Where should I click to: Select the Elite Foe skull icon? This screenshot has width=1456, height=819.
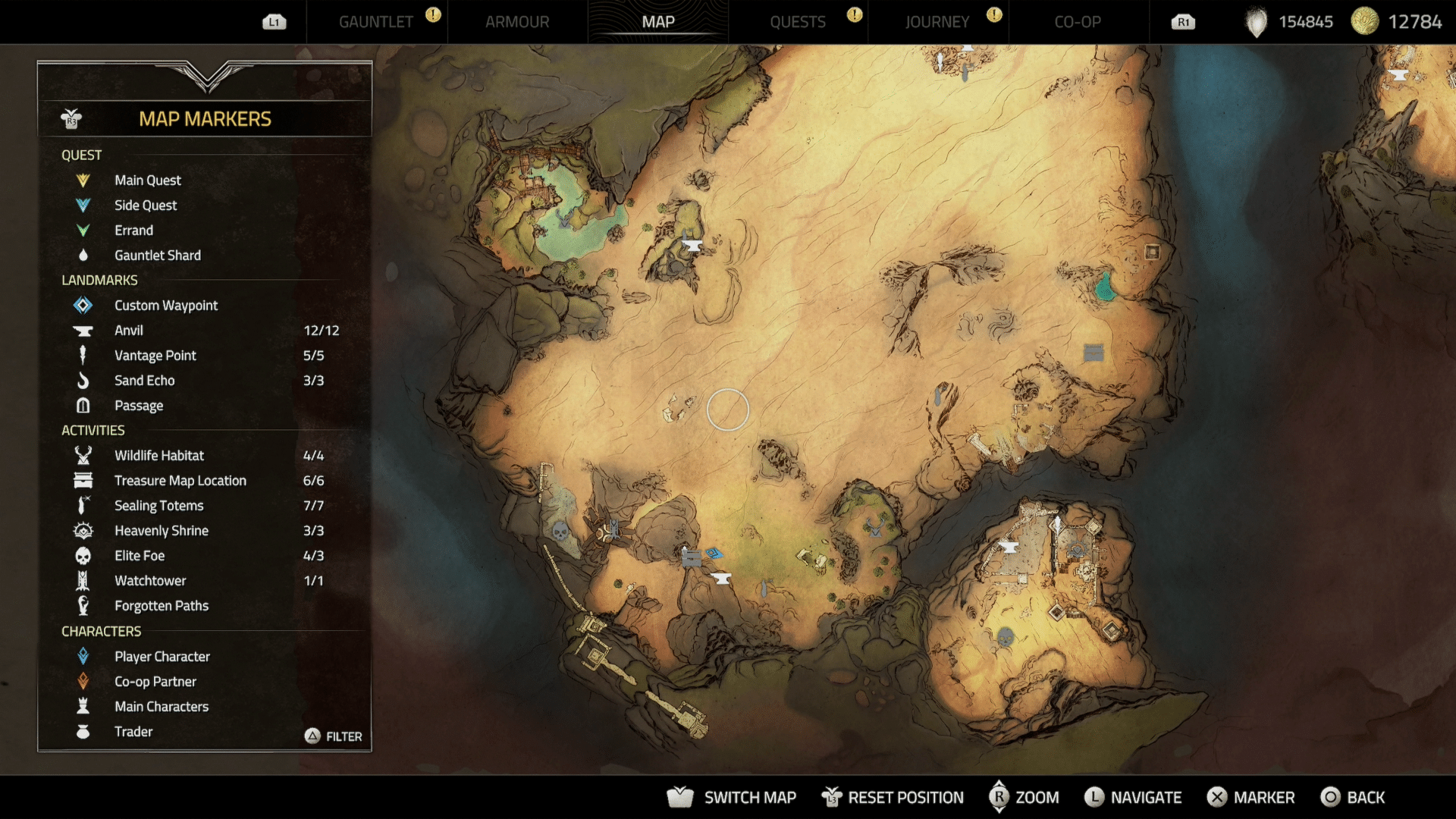pyautogui.click(x=83, y=555)
